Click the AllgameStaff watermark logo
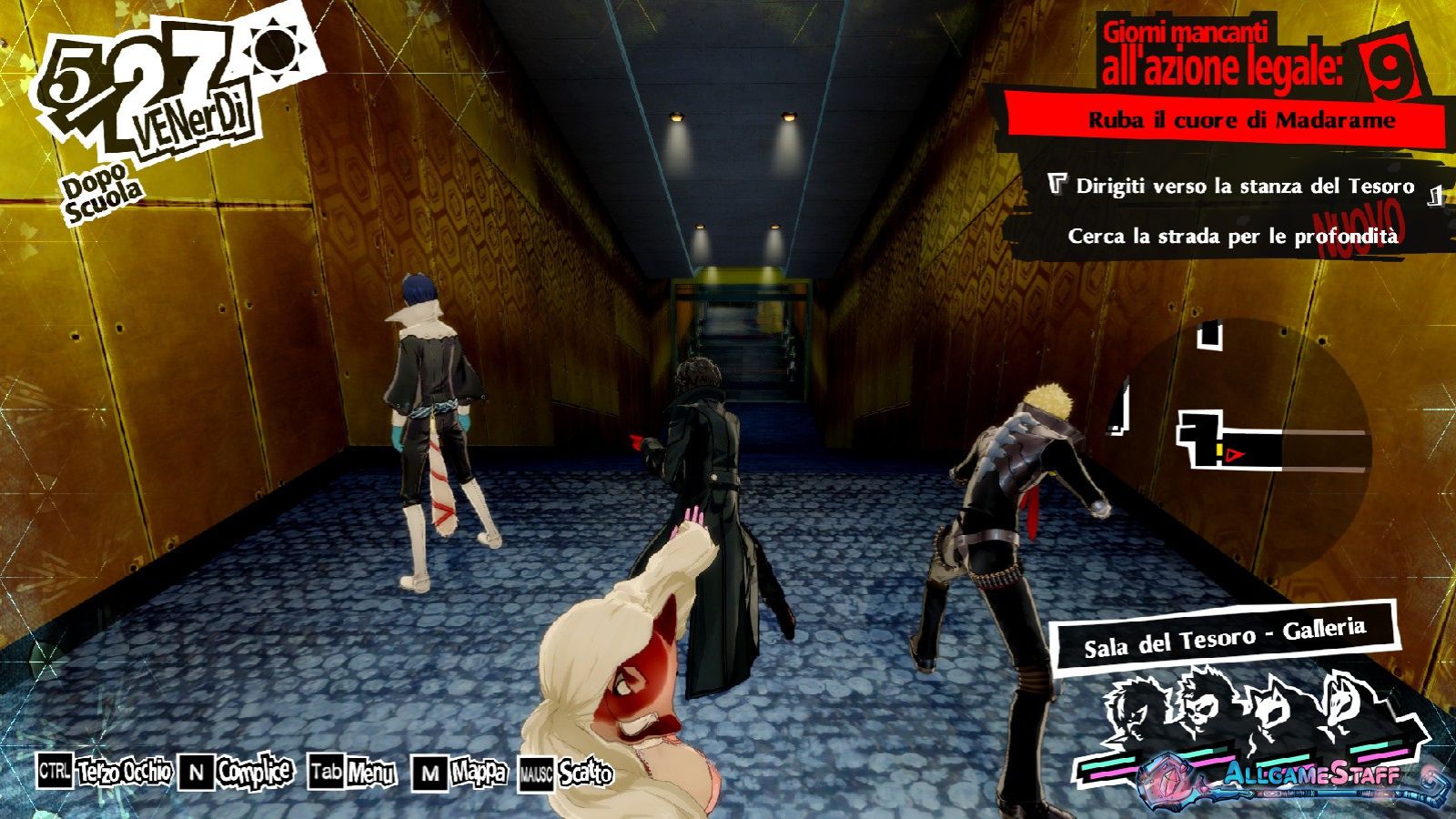Screen dimensions: 1456x819 [1310, 776]
